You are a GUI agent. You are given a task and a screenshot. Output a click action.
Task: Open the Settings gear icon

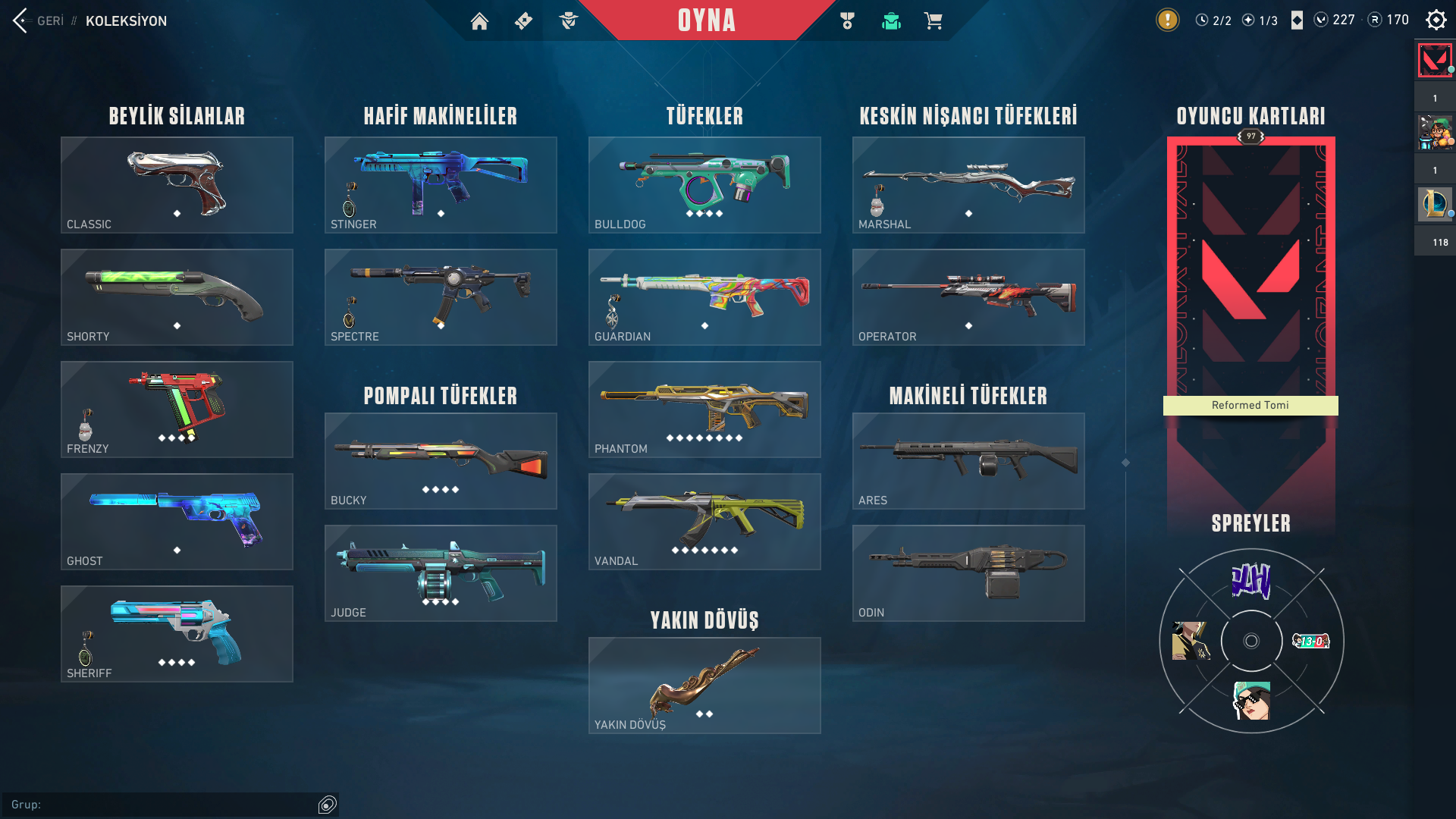[1436, 20]
